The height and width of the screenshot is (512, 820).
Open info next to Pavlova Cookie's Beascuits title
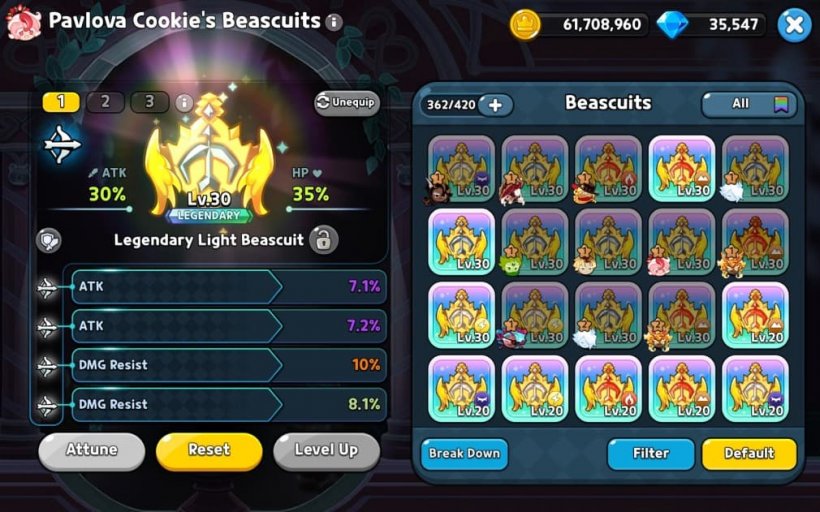(x=334, y=22)
